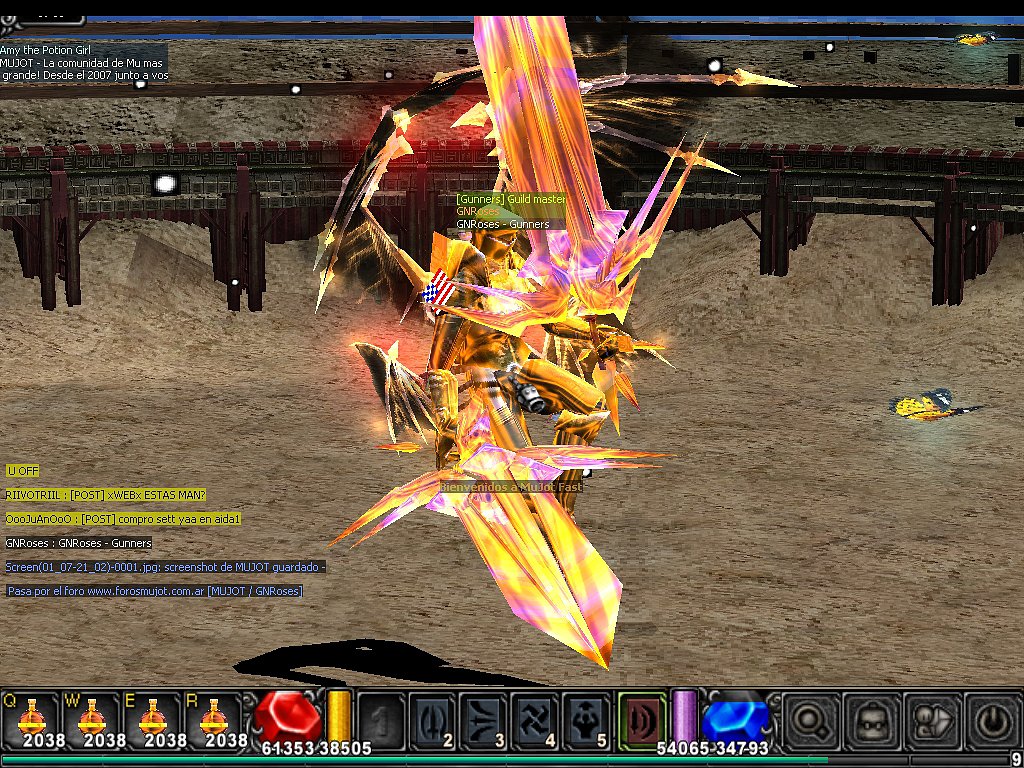Use the potion in the Q slot
The height and width of the screenshot is (768, 1024).
[x=30, y=718]
